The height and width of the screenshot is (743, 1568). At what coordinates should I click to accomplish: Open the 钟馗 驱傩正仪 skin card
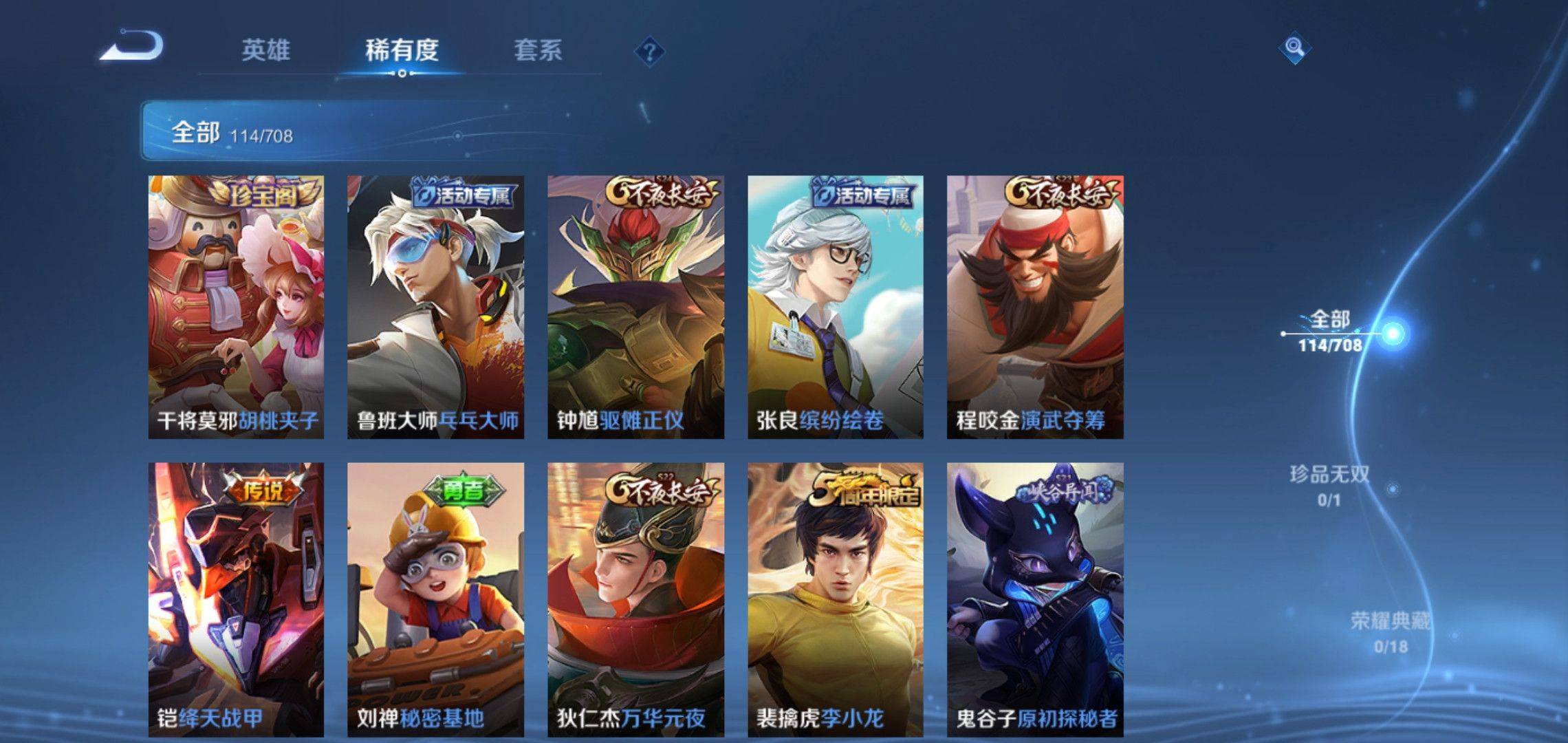coord(635,307)
